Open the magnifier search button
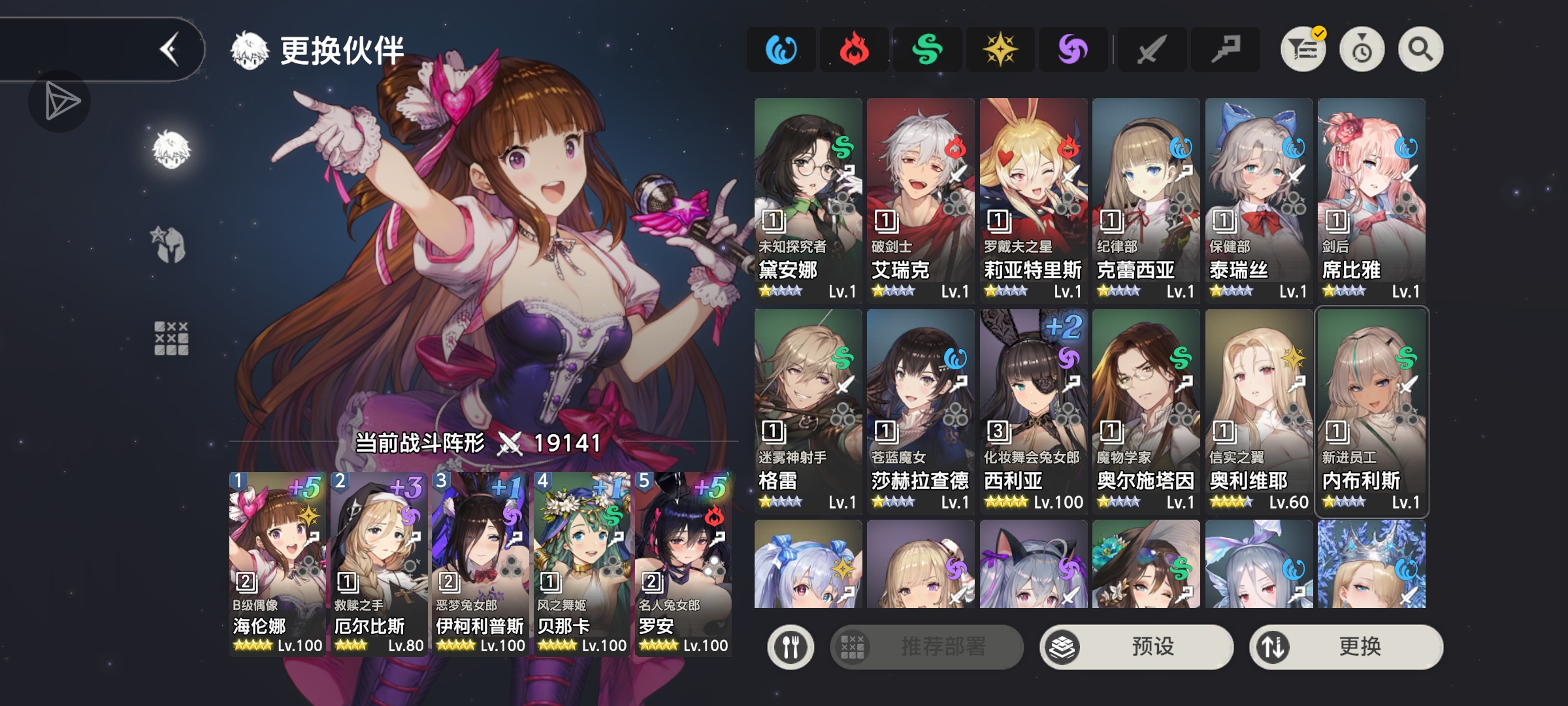 [1420, 50]
